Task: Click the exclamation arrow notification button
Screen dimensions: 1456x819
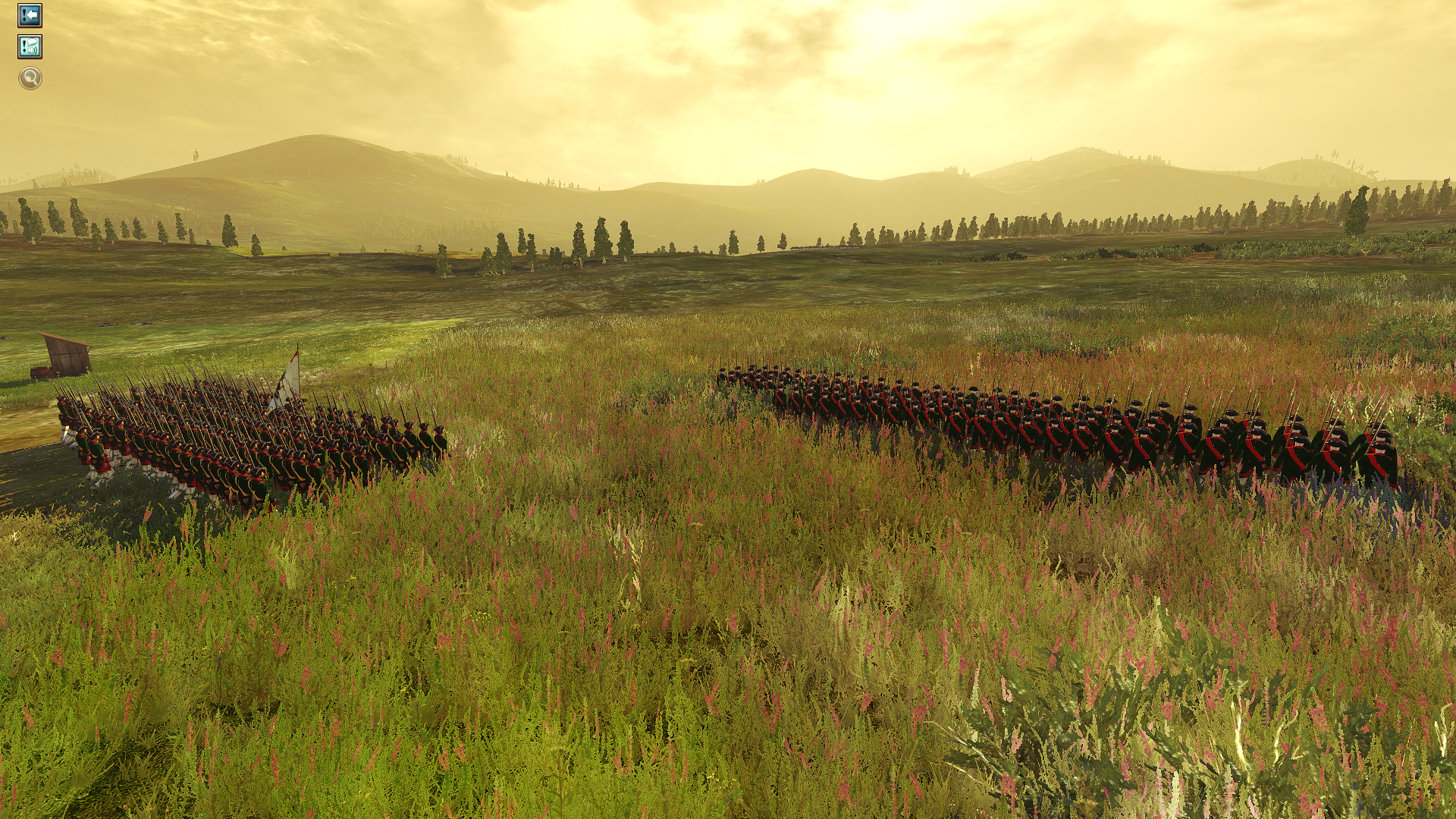Action: click(x=30, y=16)
